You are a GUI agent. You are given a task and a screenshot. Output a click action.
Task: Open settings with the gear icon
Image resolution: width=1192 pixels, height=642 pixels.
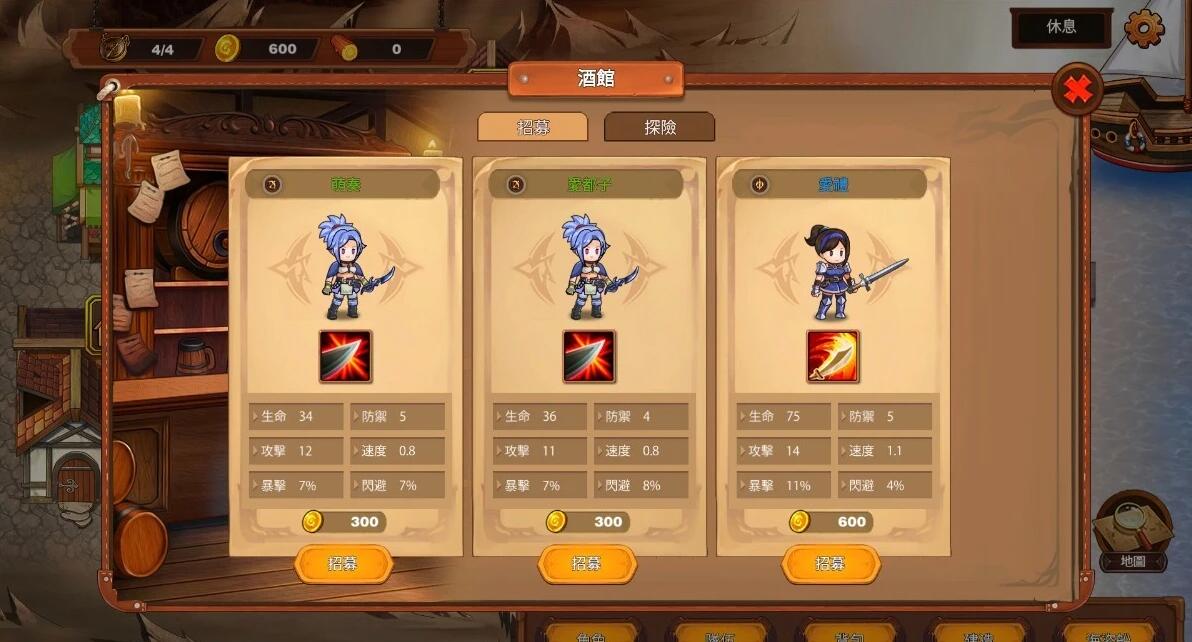tap(1144, 28)
